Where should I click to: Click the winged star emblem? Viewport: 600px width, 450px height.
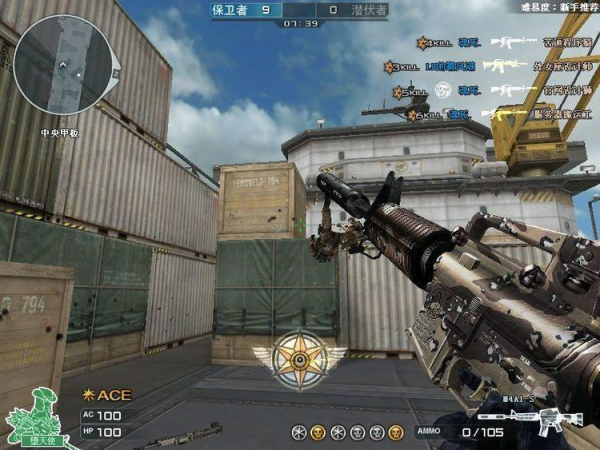(299, 356)
